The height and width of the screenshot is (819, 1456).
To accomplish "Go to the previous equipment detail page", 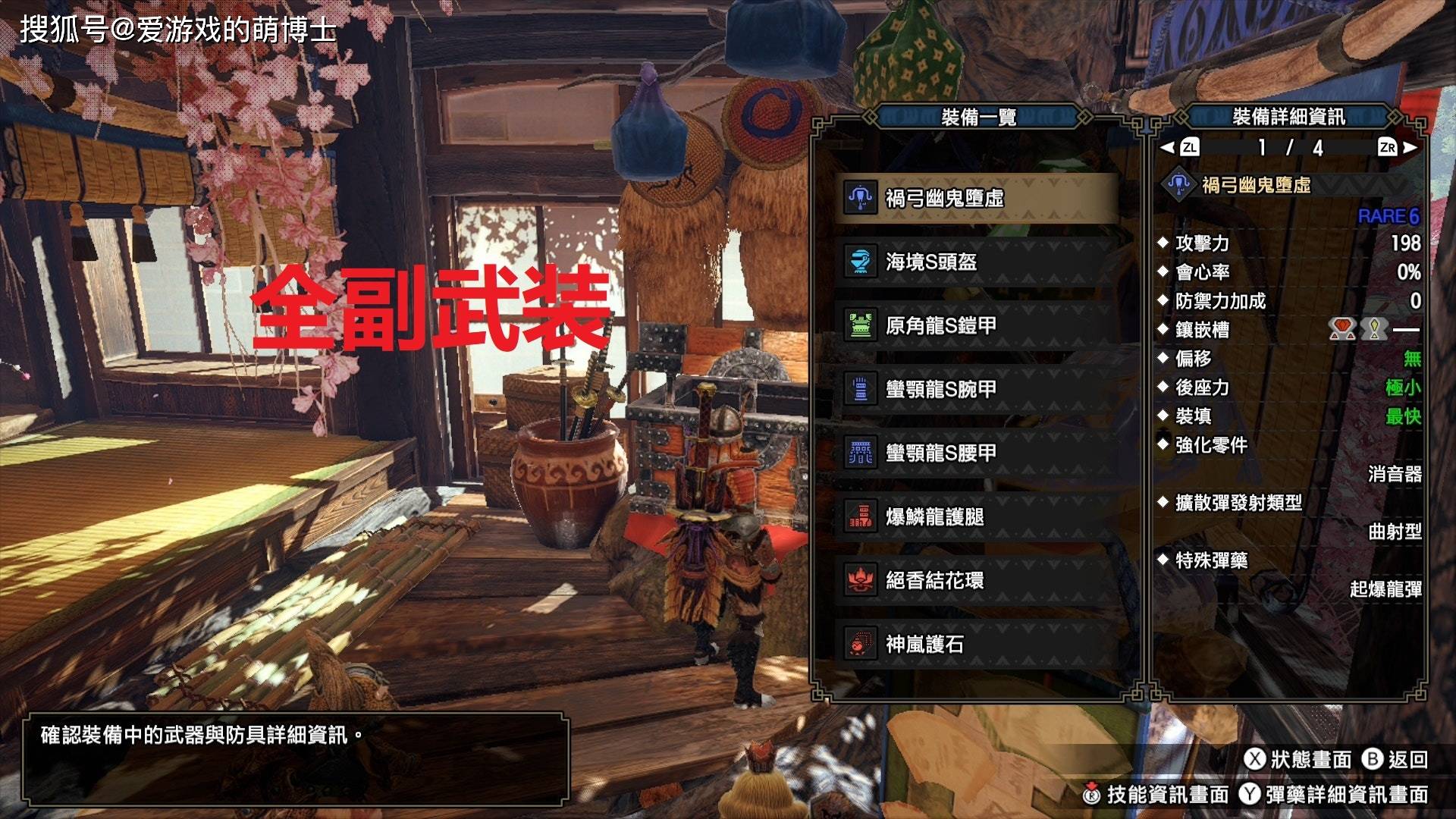I will pos(1181,147).
